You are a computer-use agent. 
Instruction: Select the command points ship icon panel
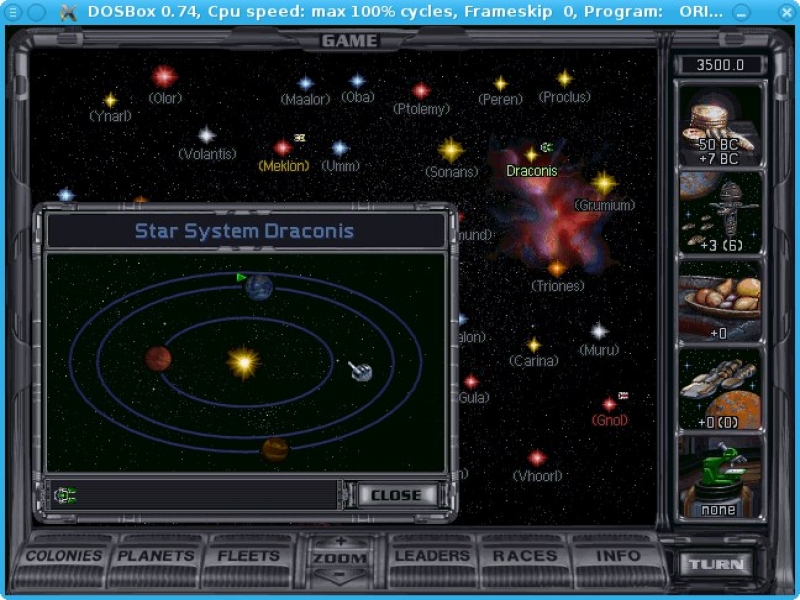(720, 212)
